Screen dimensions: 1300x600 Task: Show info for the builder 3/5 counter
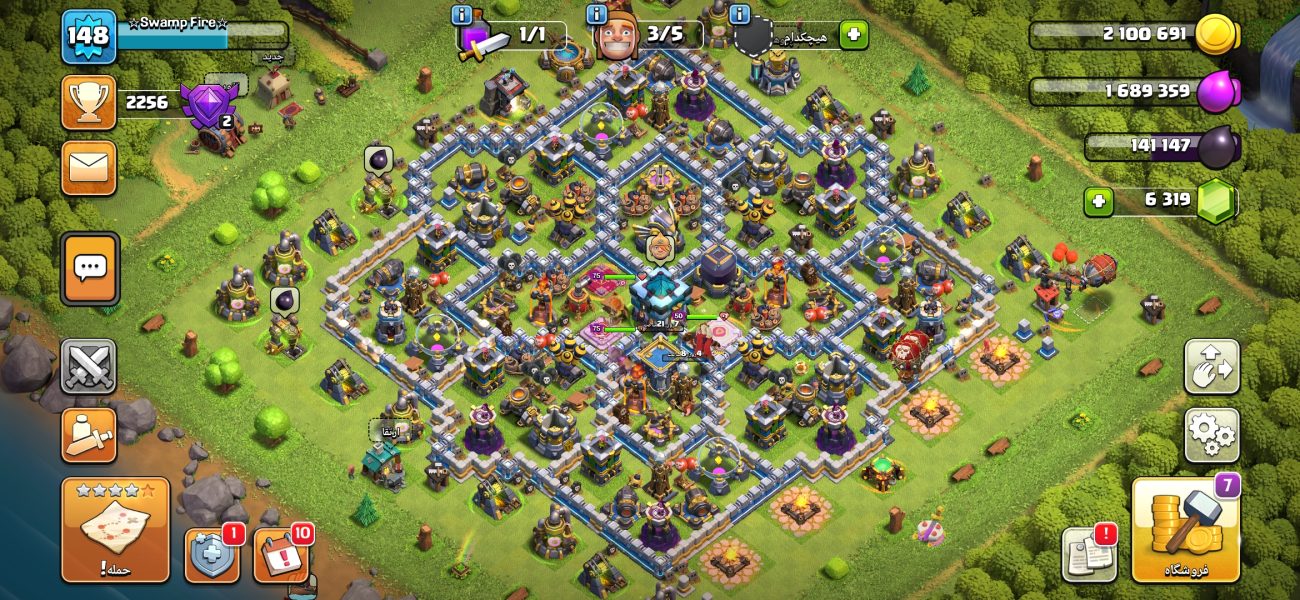coord(598,15)
